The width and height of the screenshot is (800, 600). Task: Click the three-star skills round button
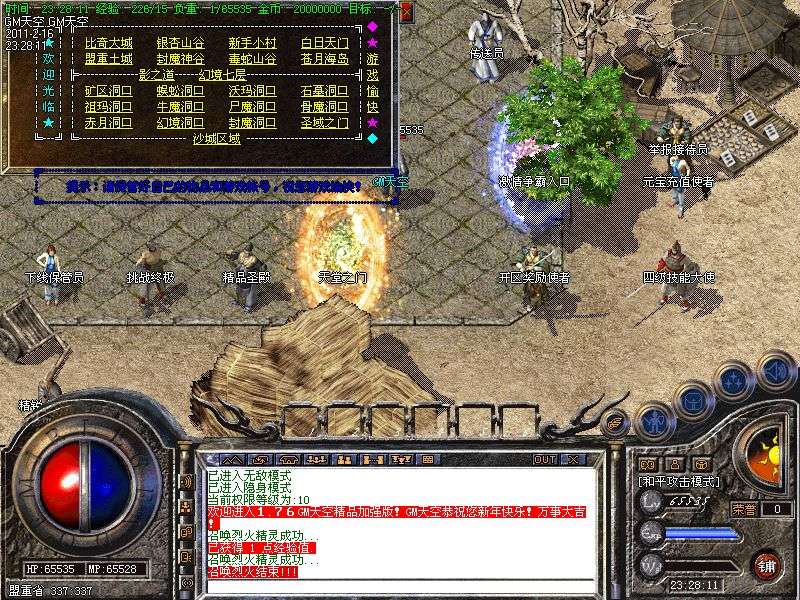pos(734,381)
